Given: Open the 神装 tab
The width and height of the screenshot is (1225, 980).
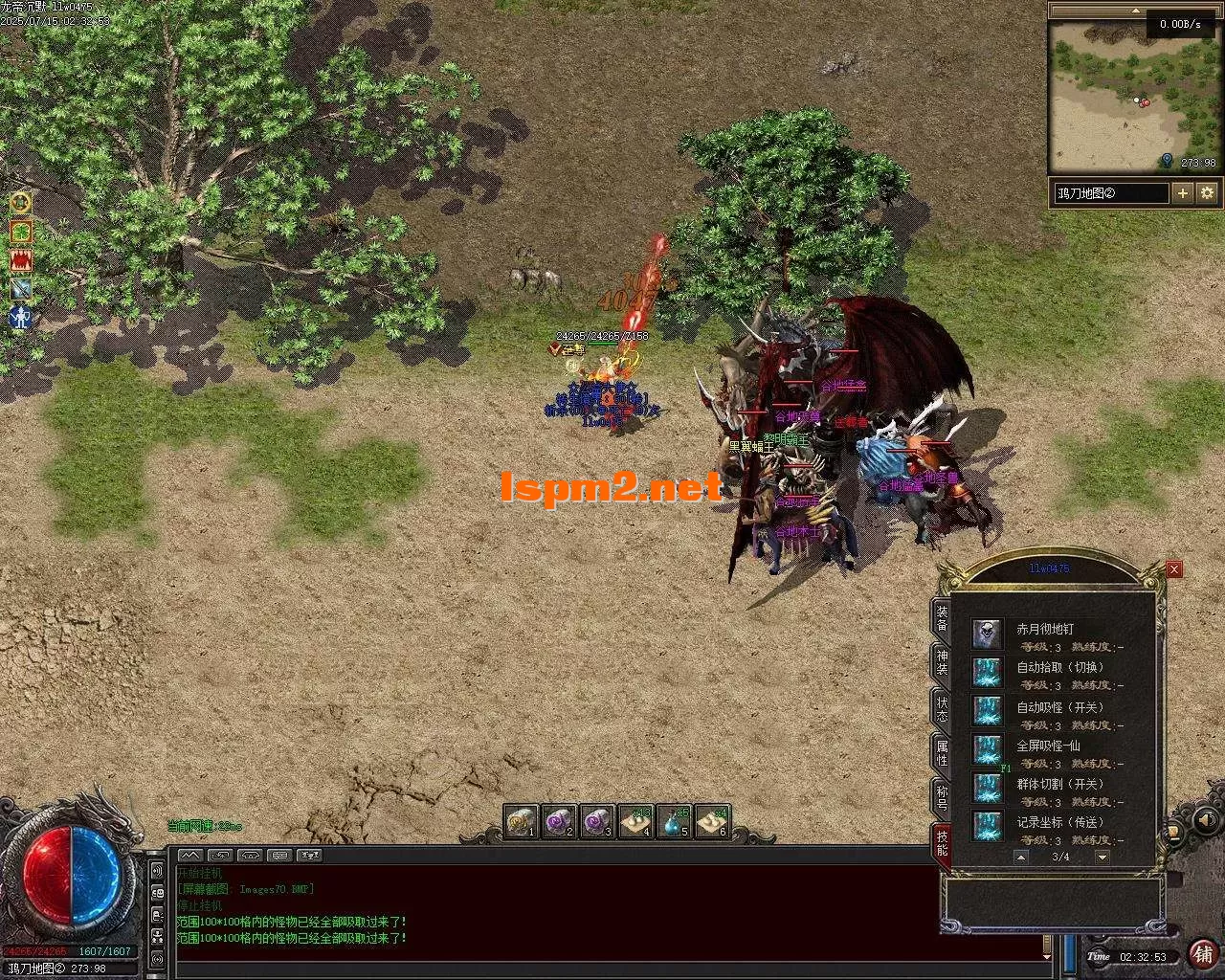Looking at the screenshot, I should click(942, 663).
